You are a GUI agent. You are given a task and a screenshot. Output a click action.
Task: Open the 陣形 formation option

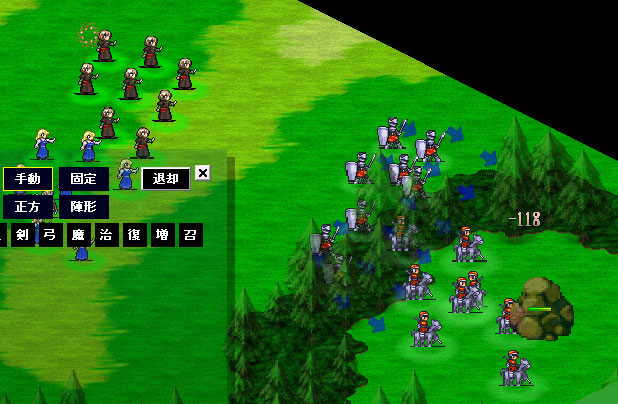[x=83, y=207]
